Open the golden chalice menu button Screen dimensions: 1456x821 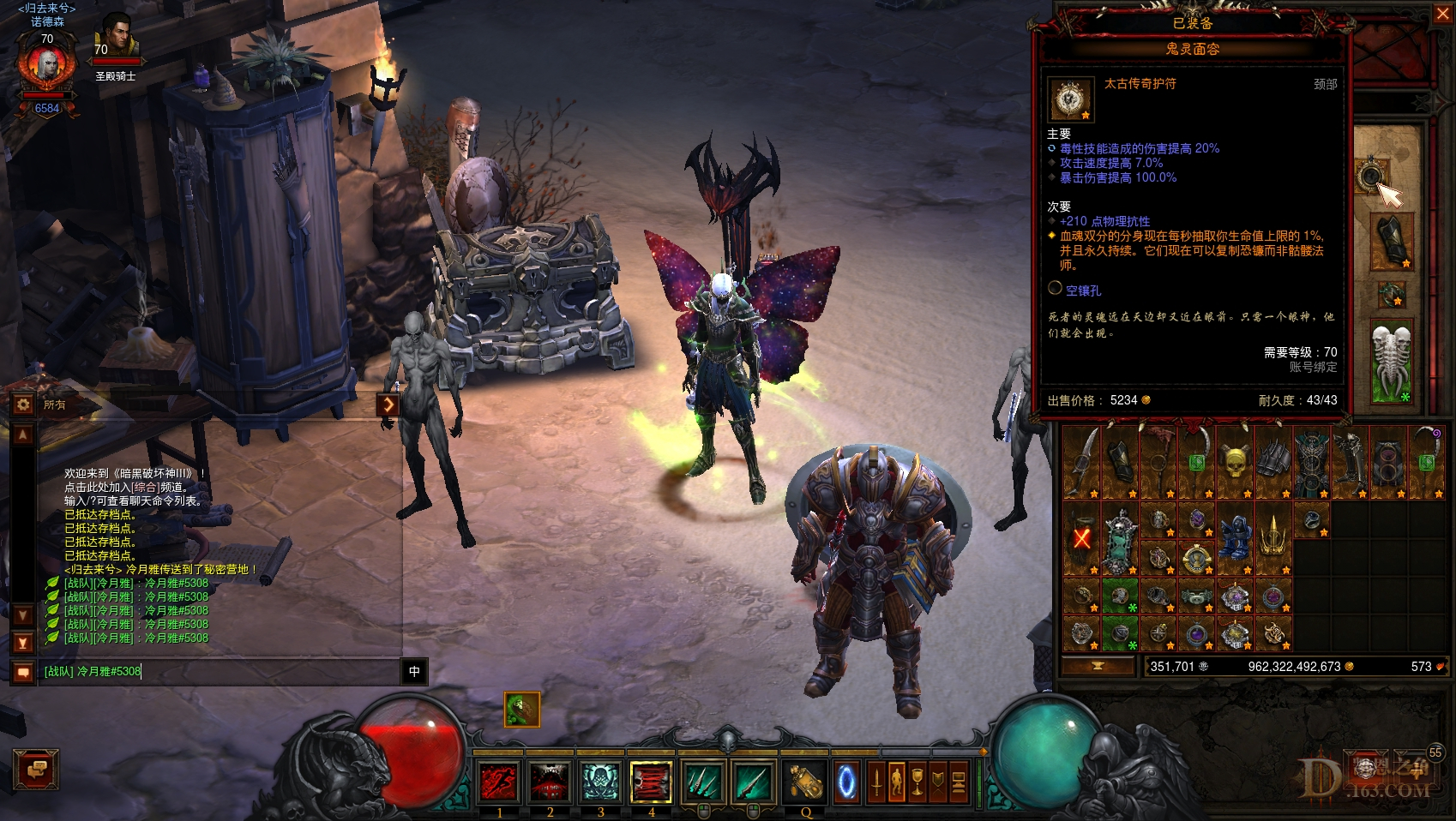coord(917,782)
